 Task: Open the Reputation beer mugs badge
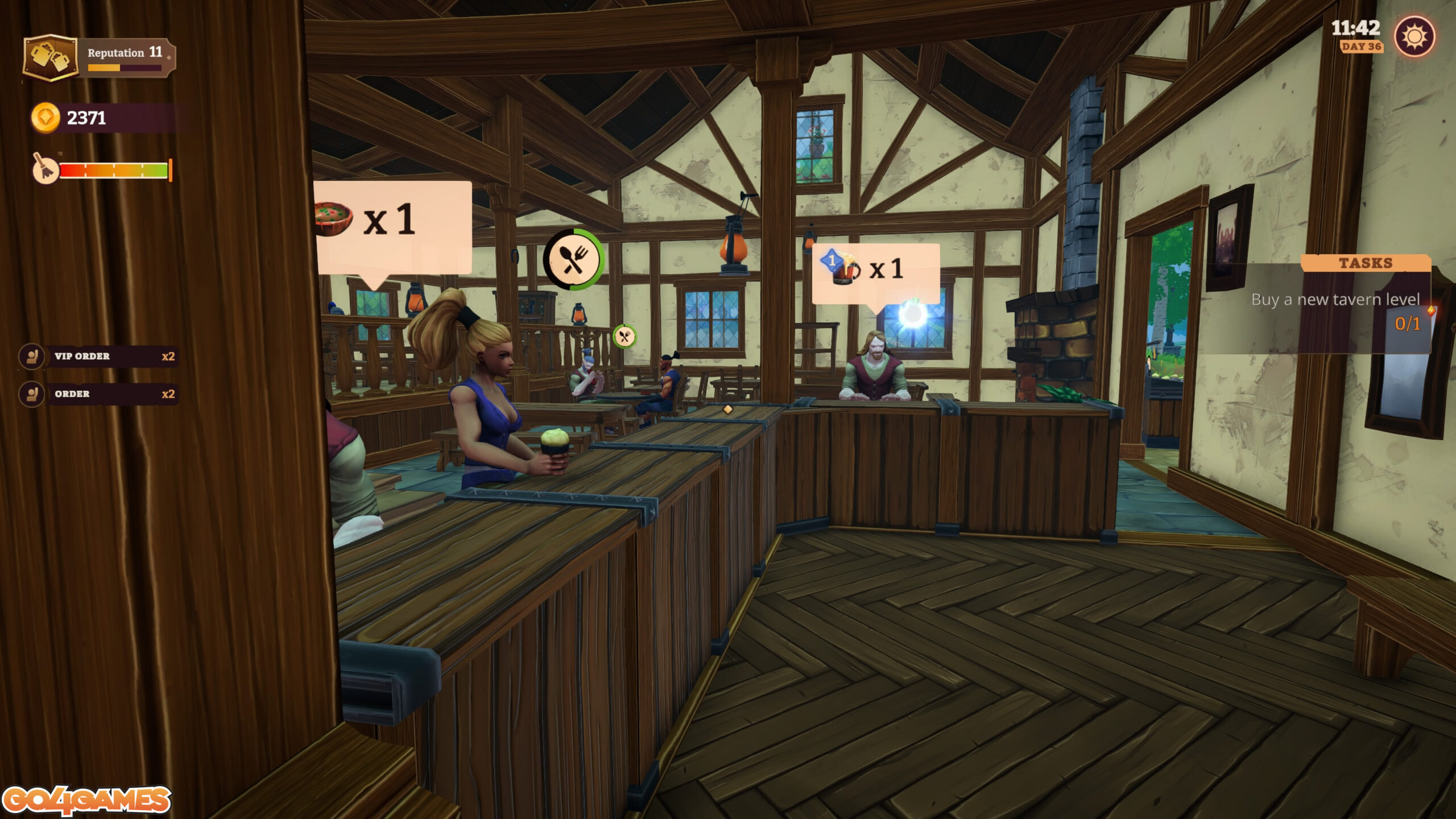tap(50, 57)
